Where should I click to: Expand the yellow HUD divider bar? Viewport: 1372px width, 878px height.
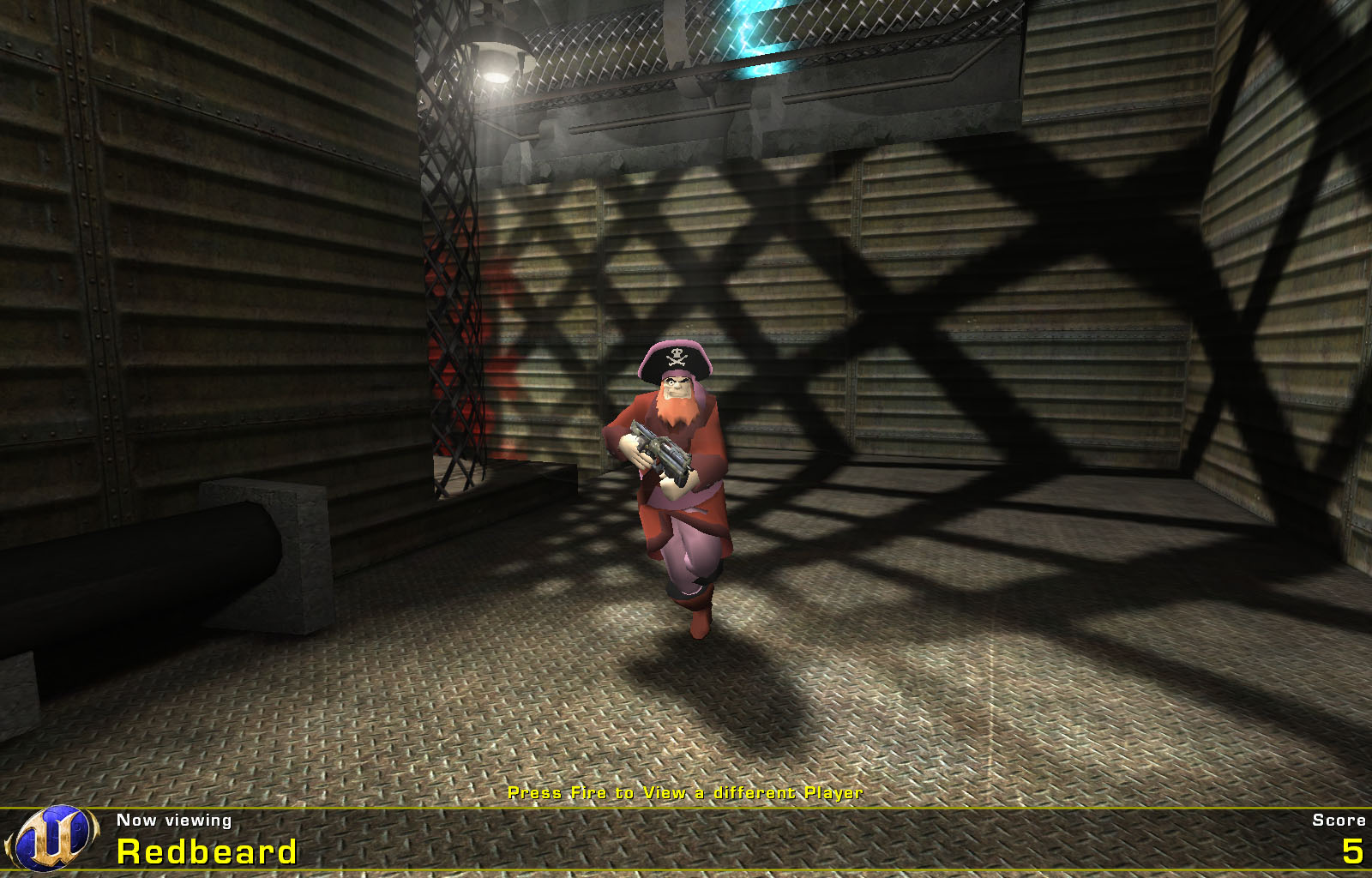click(686, 807)
